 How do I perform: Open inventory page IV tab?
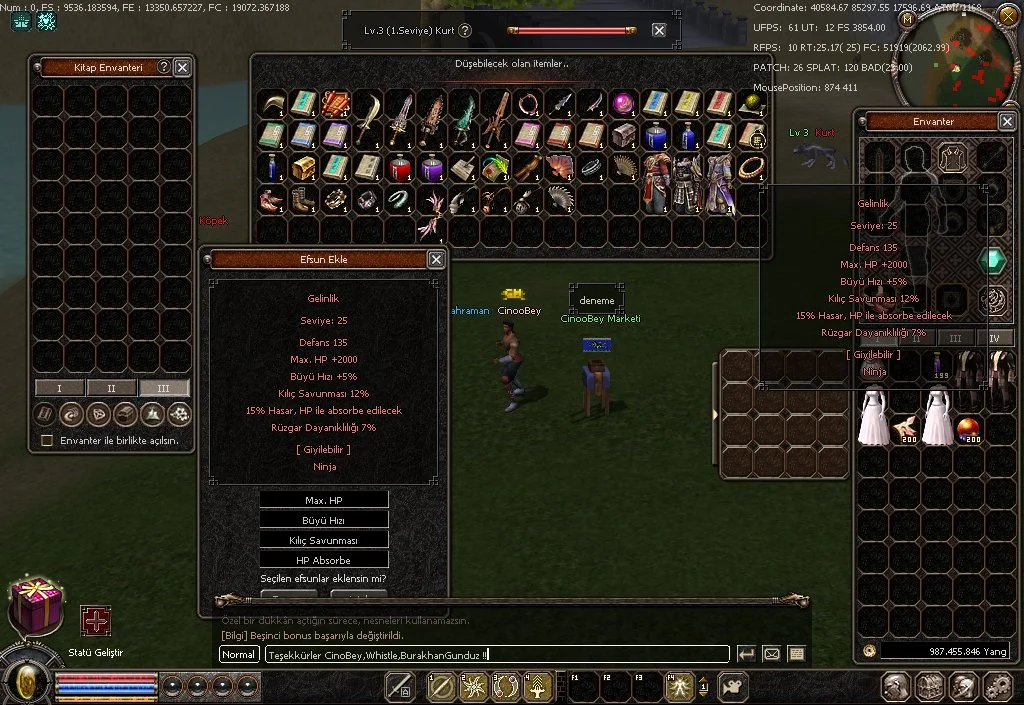click(994, 338)
